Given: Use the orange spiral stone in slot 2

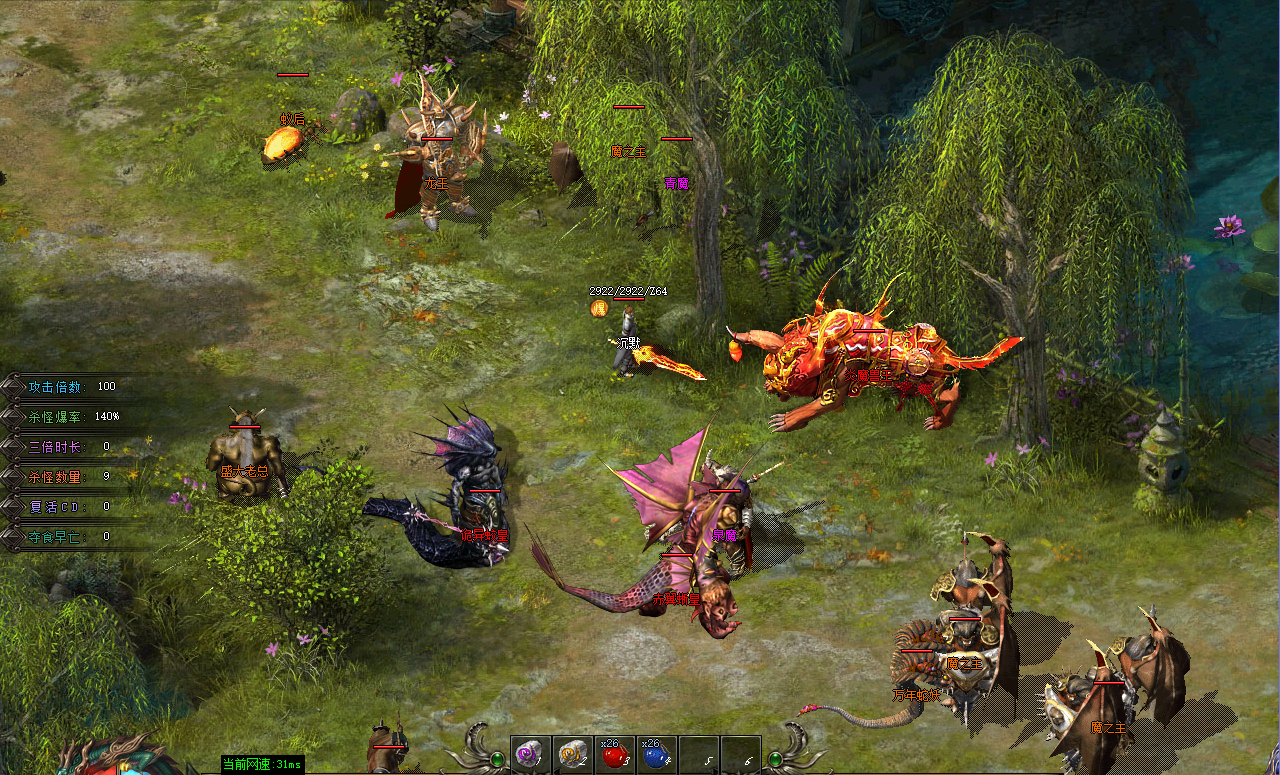Looking at the screenshot, I should (572, 755).
